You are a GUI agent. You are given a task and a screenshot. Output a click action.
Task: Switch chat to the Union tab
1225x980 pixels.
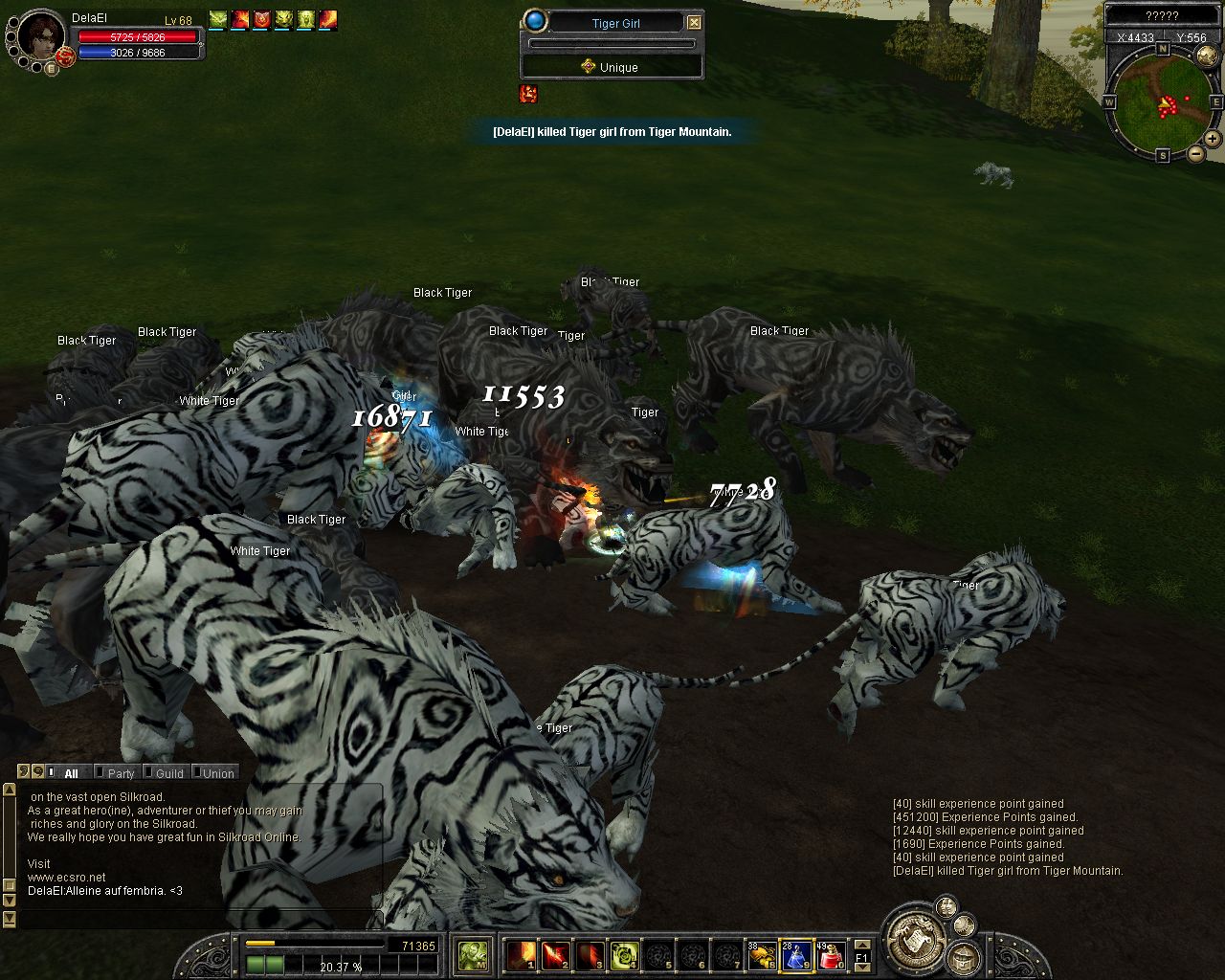pyautogui.click(x=216, y=773)
